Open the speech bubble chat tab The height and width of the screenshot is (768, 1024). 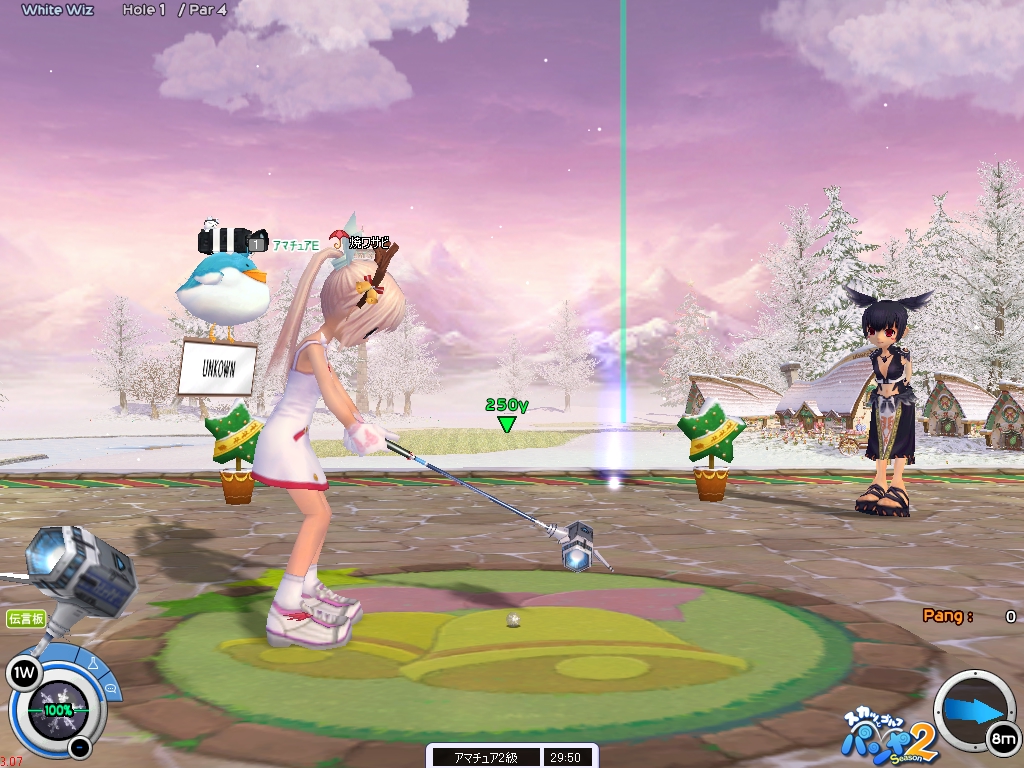coord(109,688)
